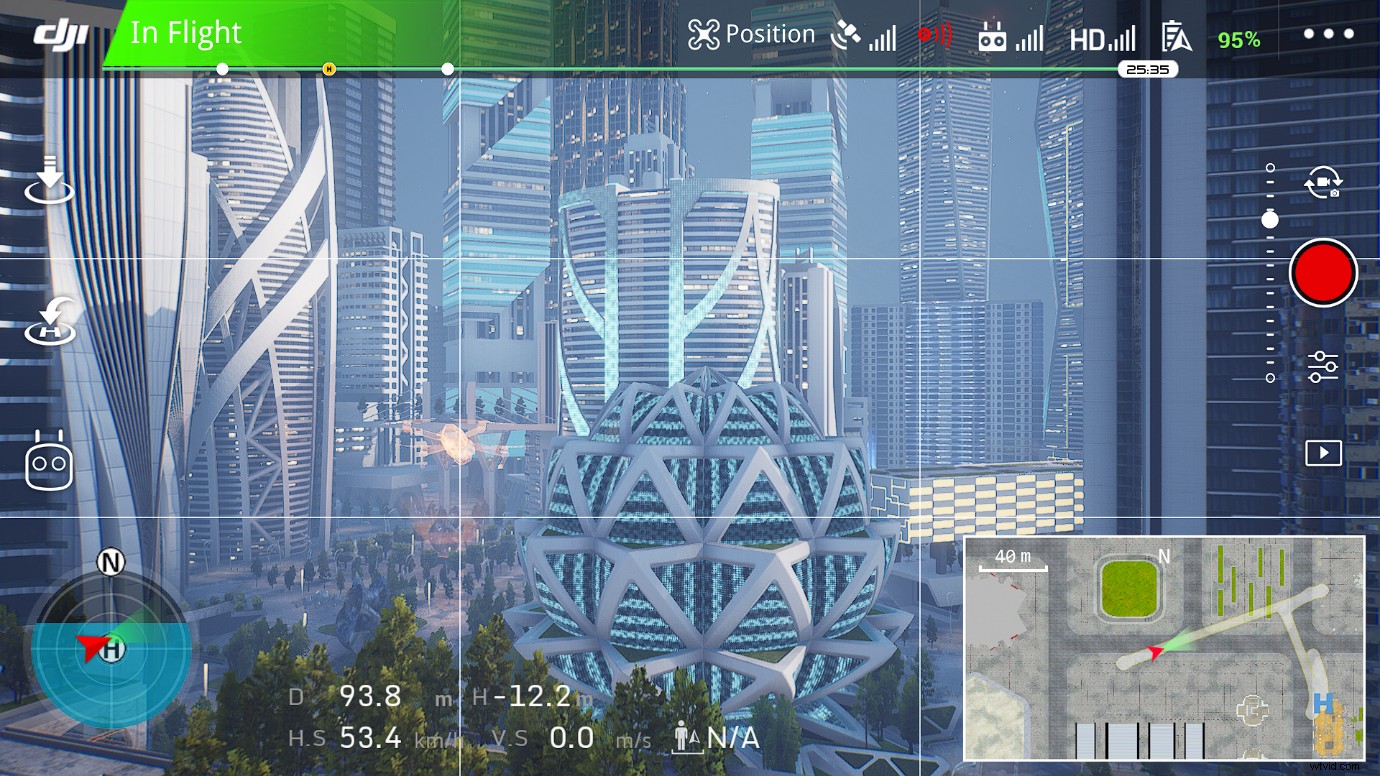Open the media playback gallery
Viewport: 1380px width, 776px height.
point(1323,452)
